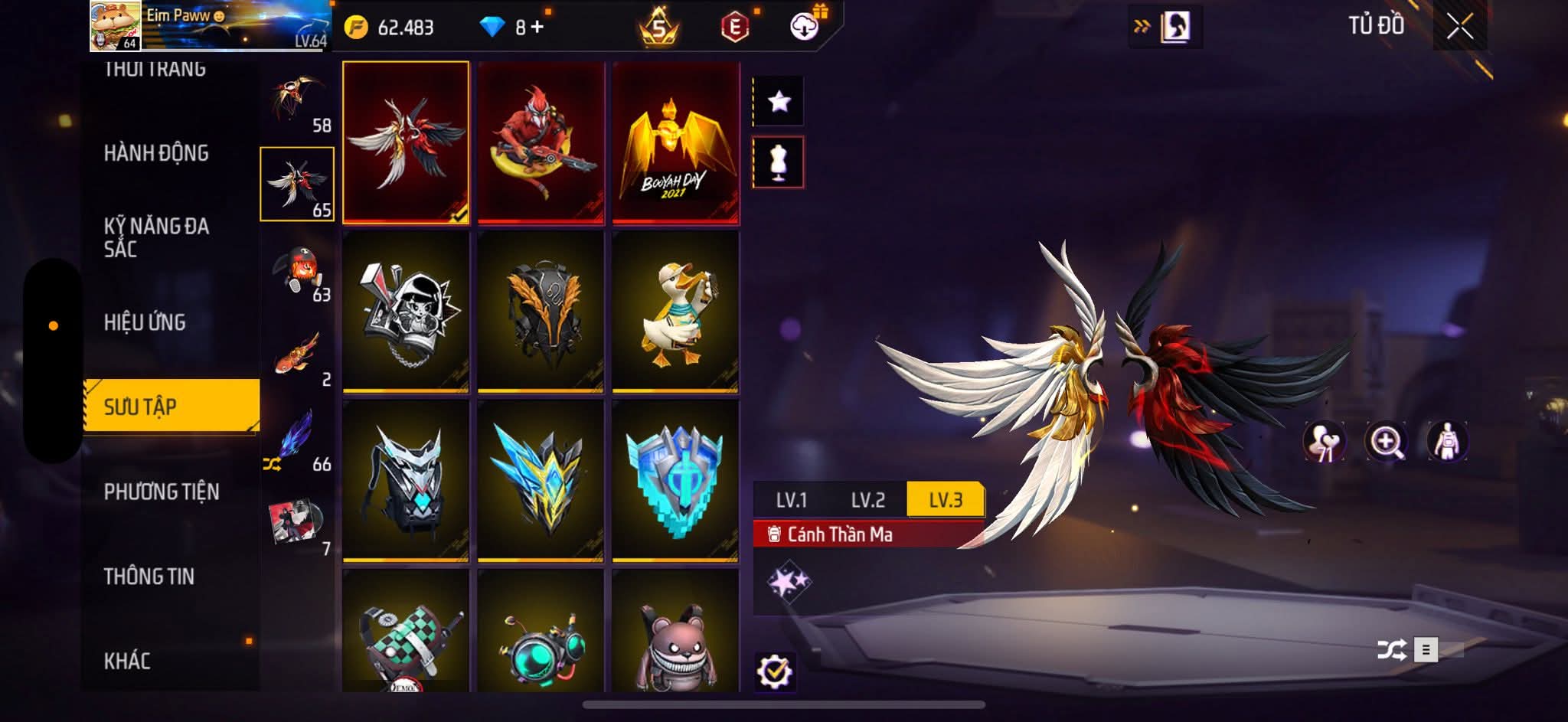Viewport: 1568px width, 722px height.
Task: Select the red rooster rider backpack
Action: (x=541, y=143)
